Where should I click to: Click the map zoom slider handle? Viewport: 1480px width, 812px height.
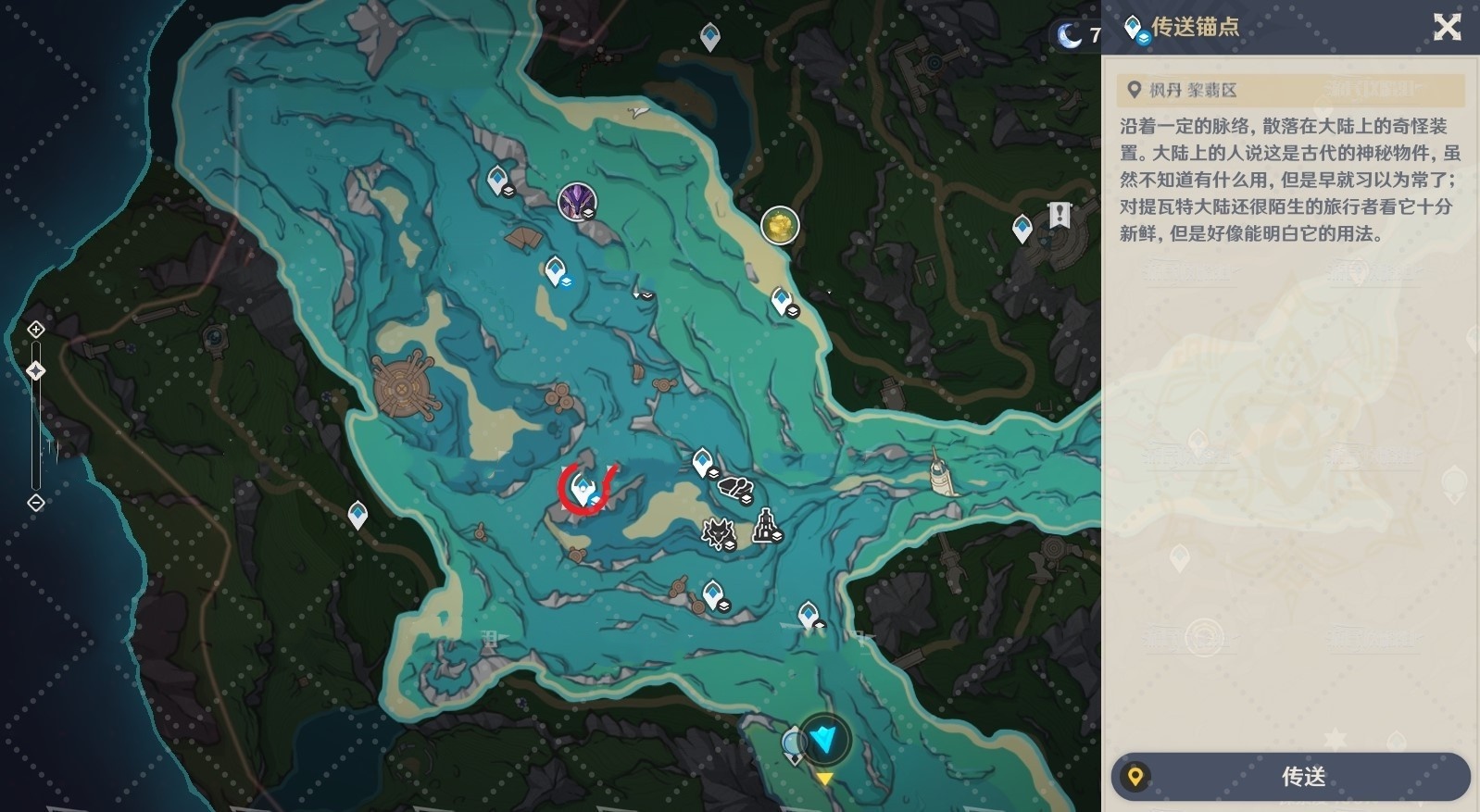(x=35, y=371)
